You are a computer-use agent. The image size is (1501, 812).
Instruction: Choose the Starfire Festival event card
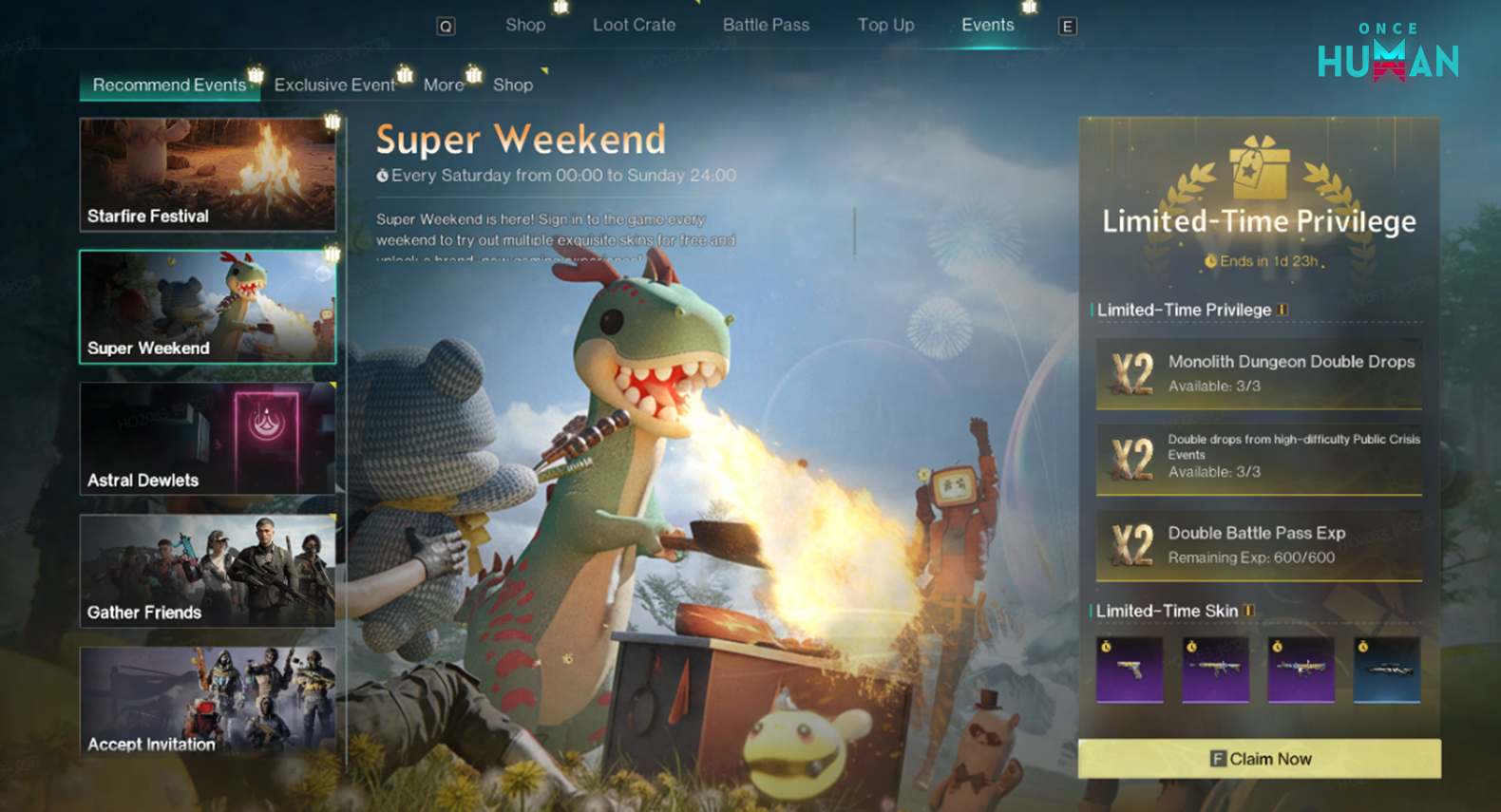point(207,175)
